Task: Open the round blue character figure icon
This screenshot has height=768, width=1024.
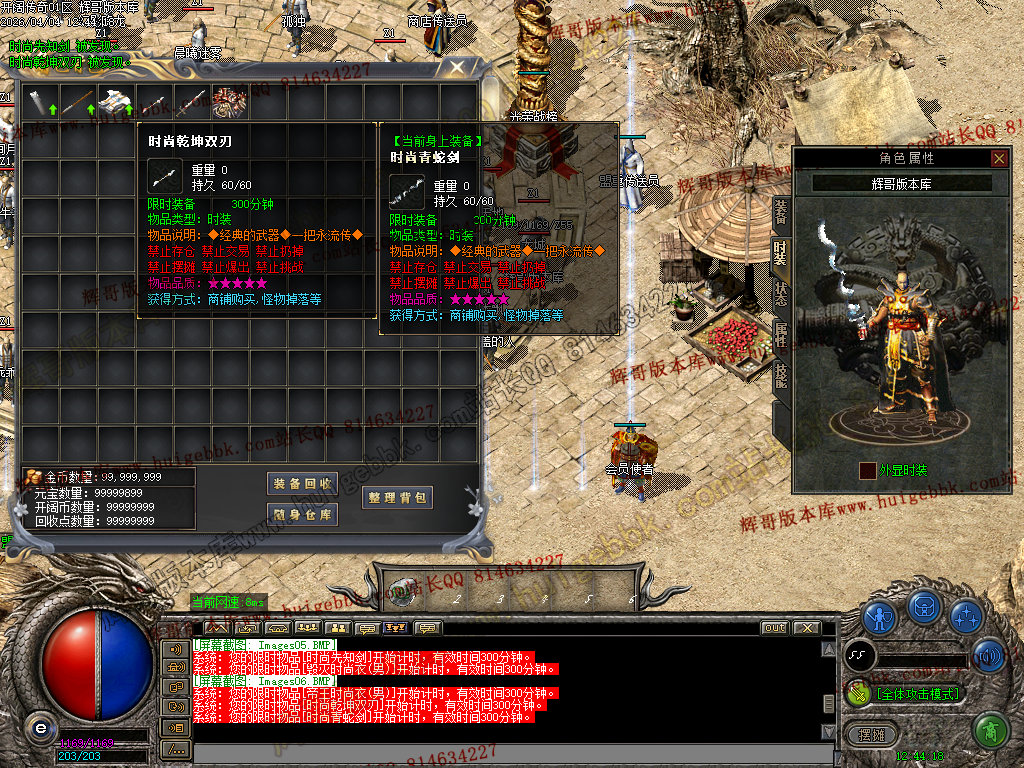Action: point(879,615)
